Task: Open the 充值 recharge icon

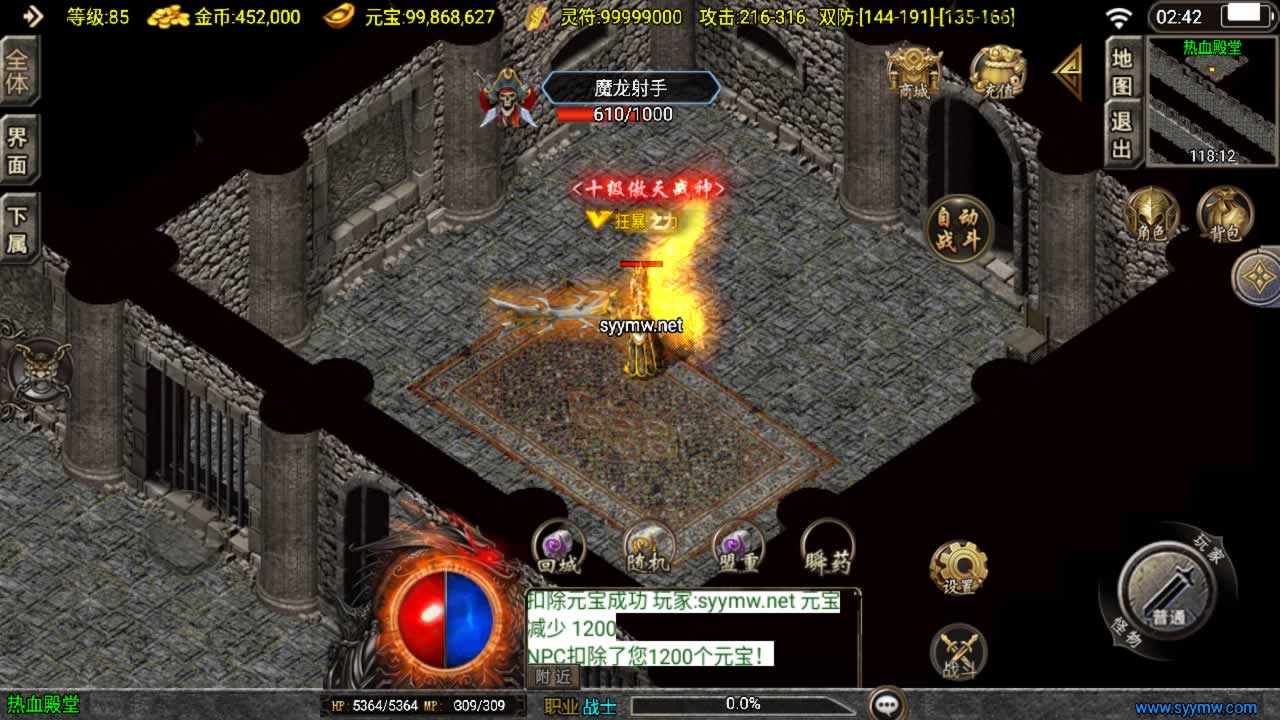Action: tap(996, 72)
